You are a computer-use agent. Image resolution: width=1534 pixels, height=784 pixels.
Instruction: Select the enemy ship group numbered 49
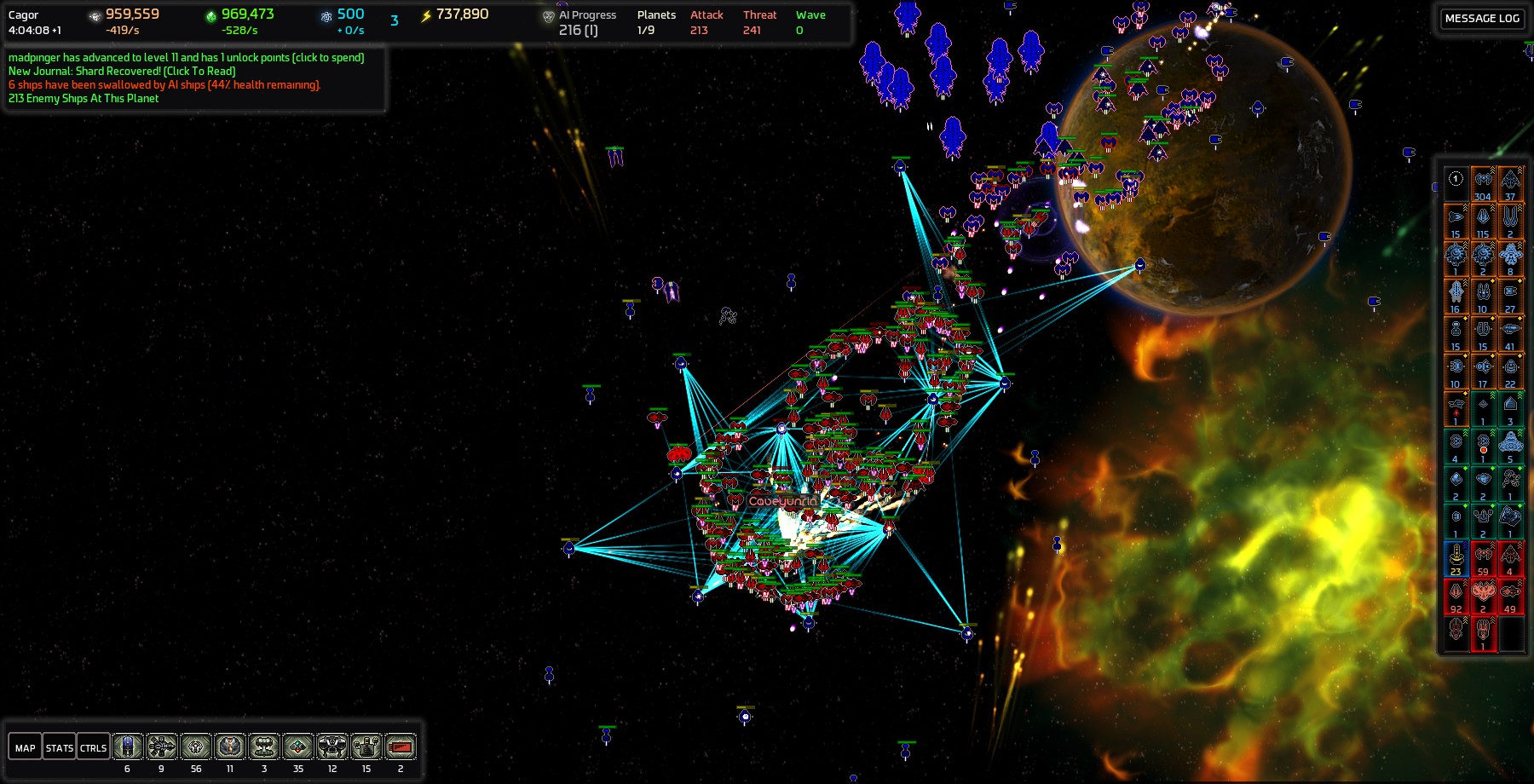coord(1510,597)
